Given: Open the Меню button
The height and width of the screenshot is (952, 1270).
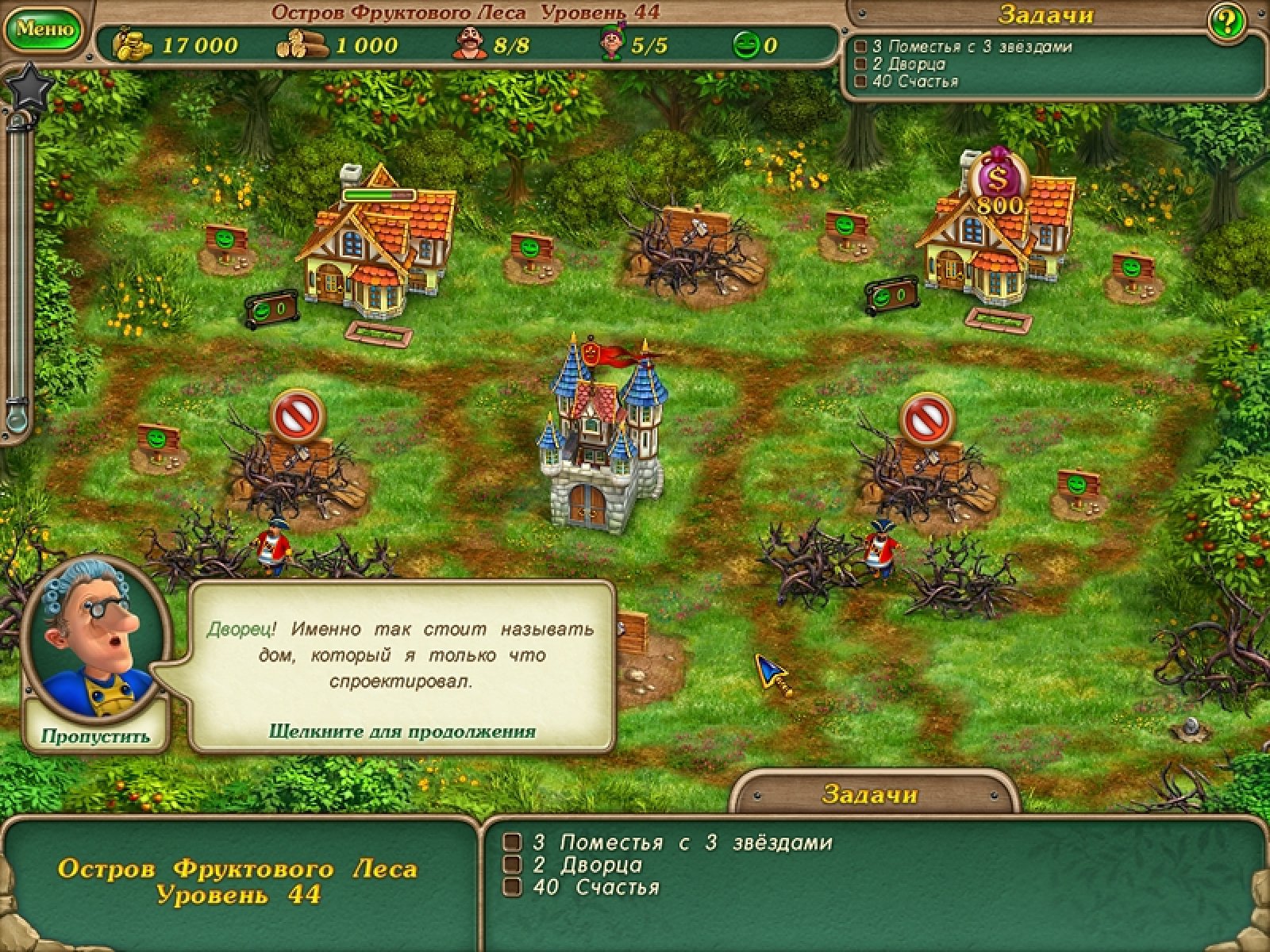Looking at the screenshot, I should [x=45, y=29].
